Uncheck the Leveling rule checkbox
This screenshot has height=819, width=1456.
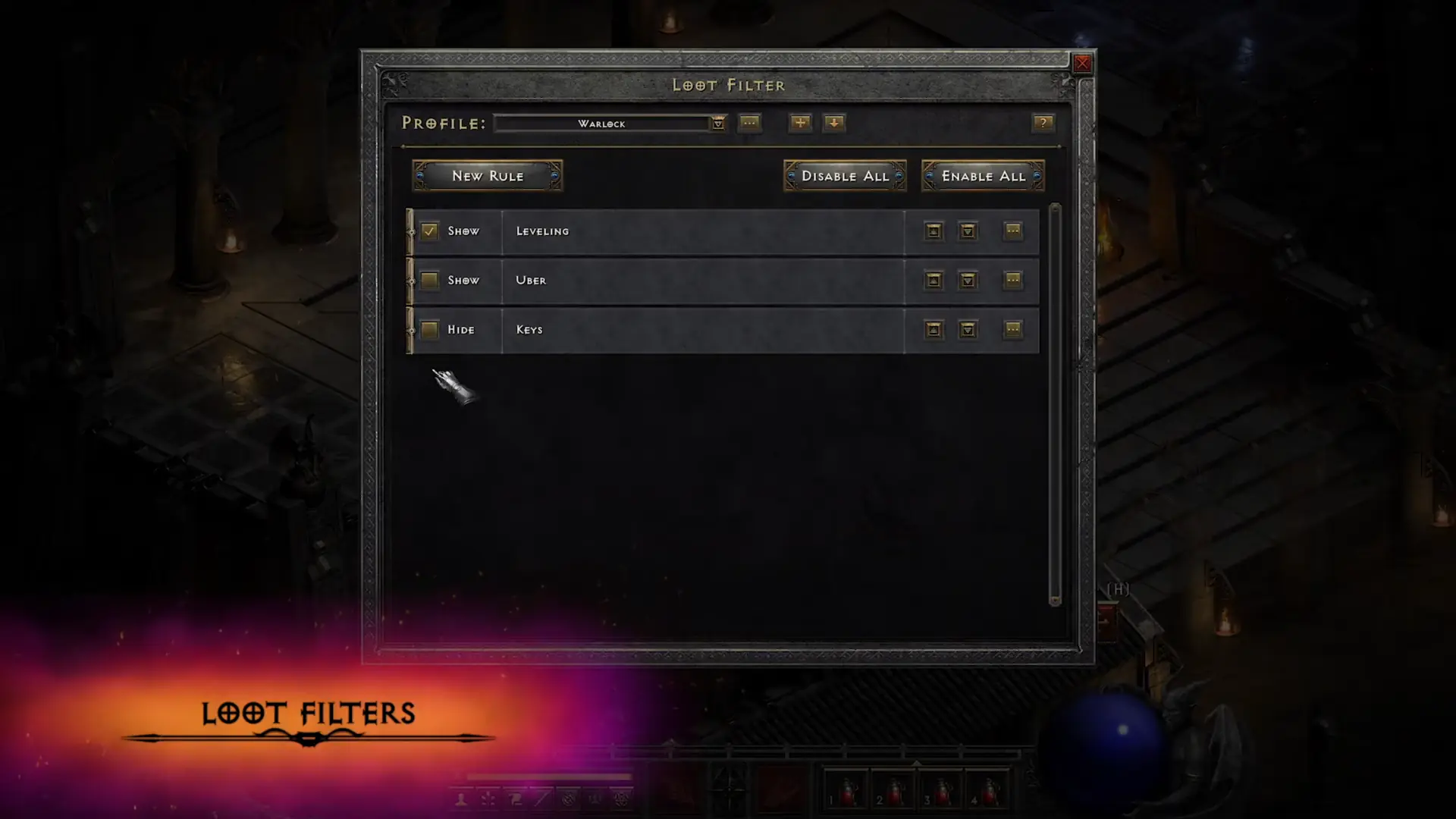pos(429,231)
